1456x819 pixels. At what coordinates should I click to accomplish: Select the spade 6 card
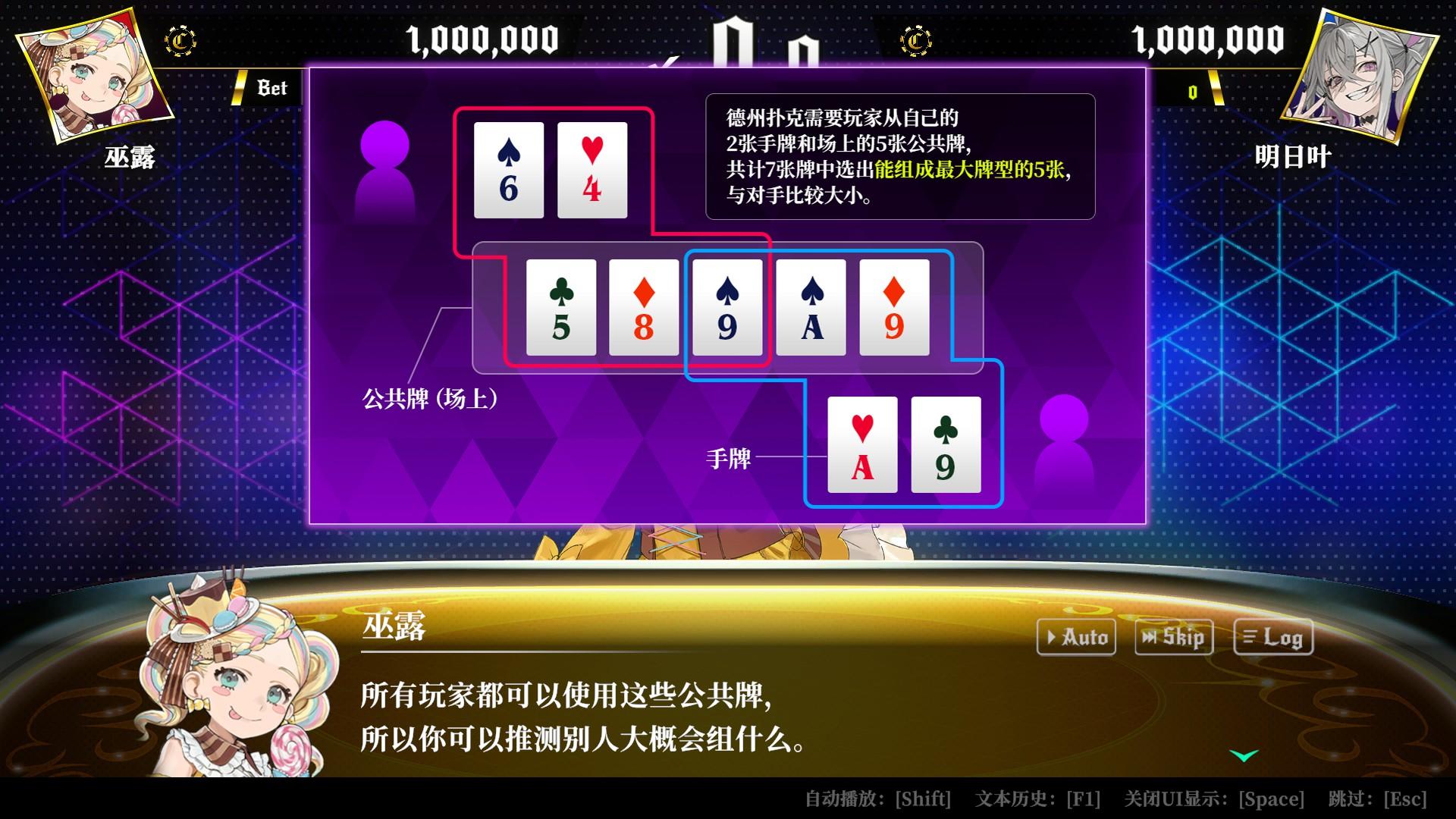pyautogui.click(x=509, y=169)
